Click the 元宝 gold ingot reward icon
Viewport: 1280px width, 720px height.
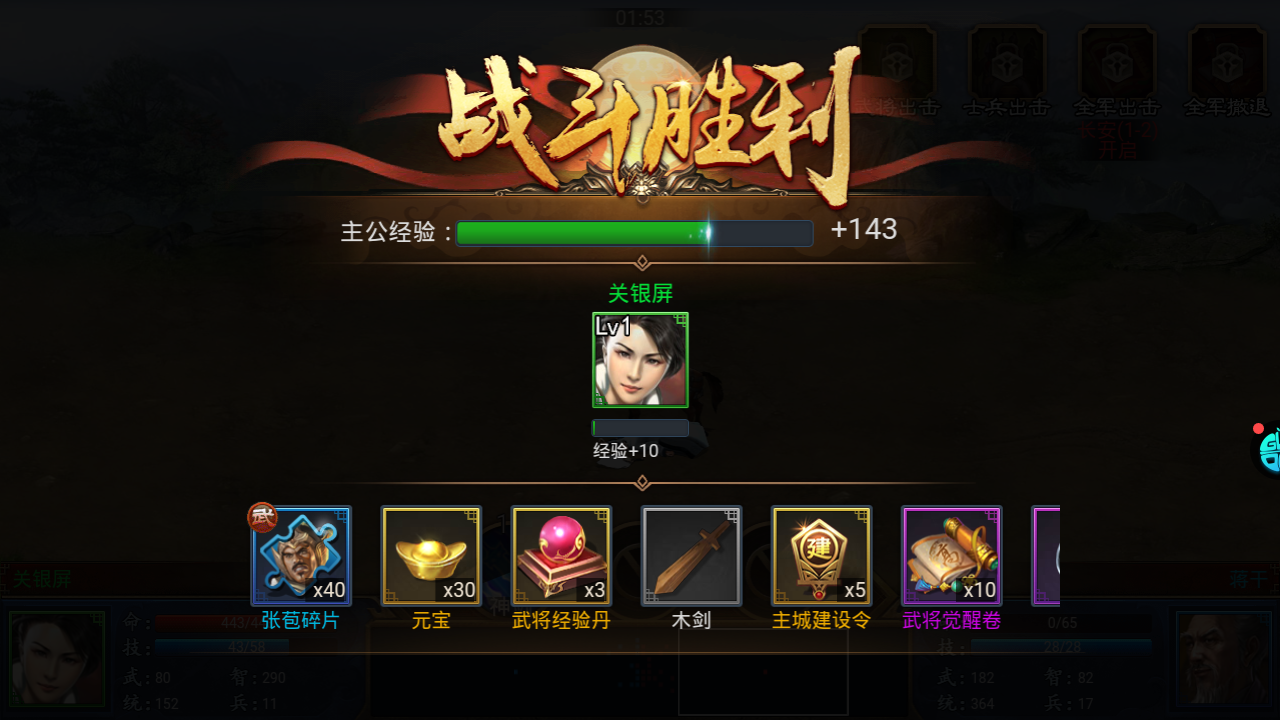click(x=430, y=556)
